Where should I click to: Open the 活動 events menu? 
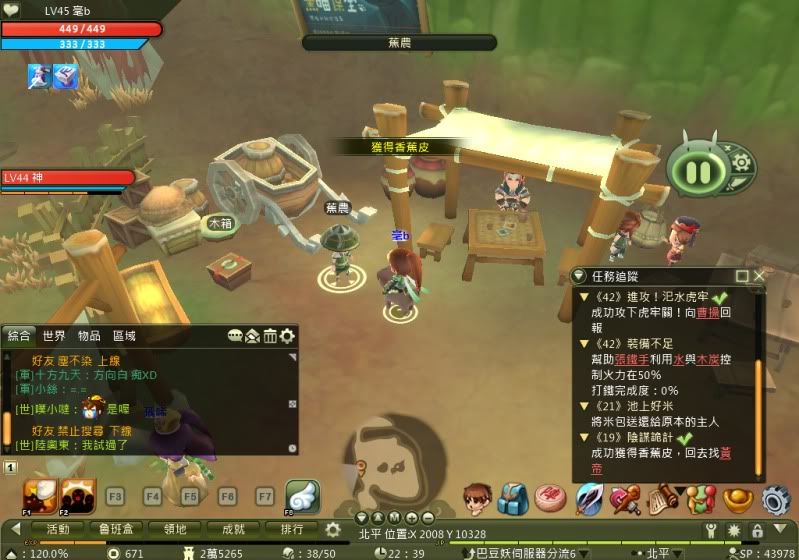(x=58, y=529)
